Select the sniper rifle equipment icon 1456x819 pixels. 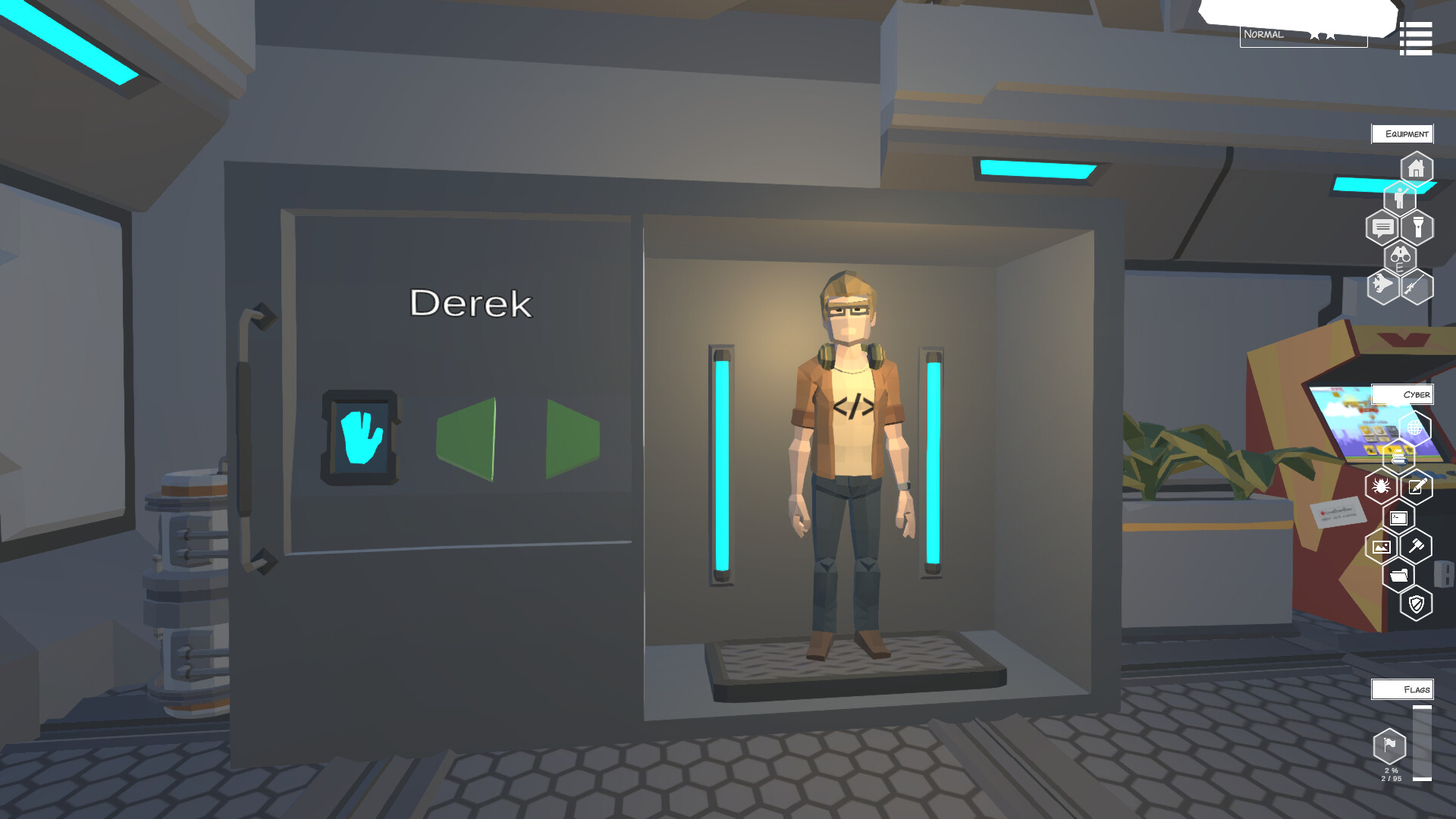pos(1417,286)
